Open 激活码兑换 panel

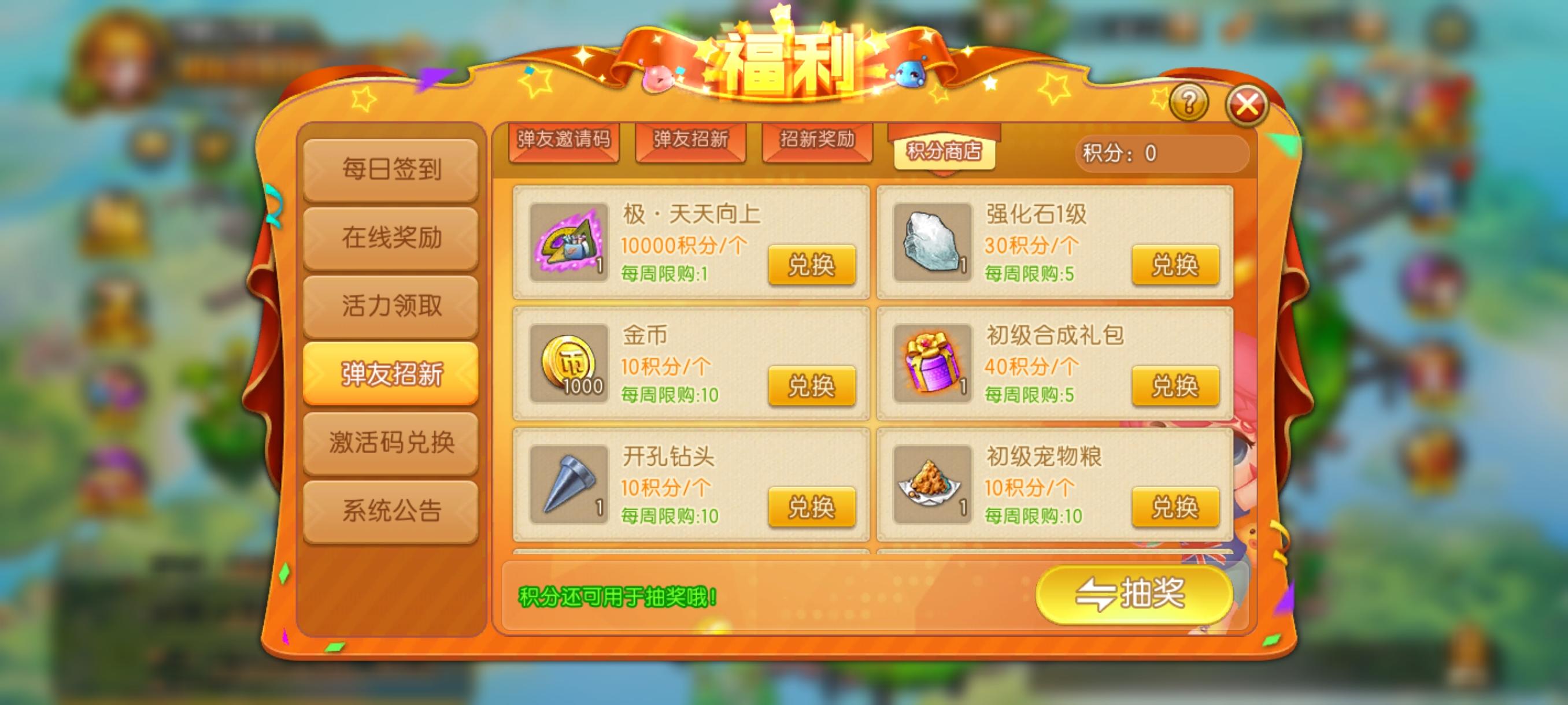pos(391,444)
